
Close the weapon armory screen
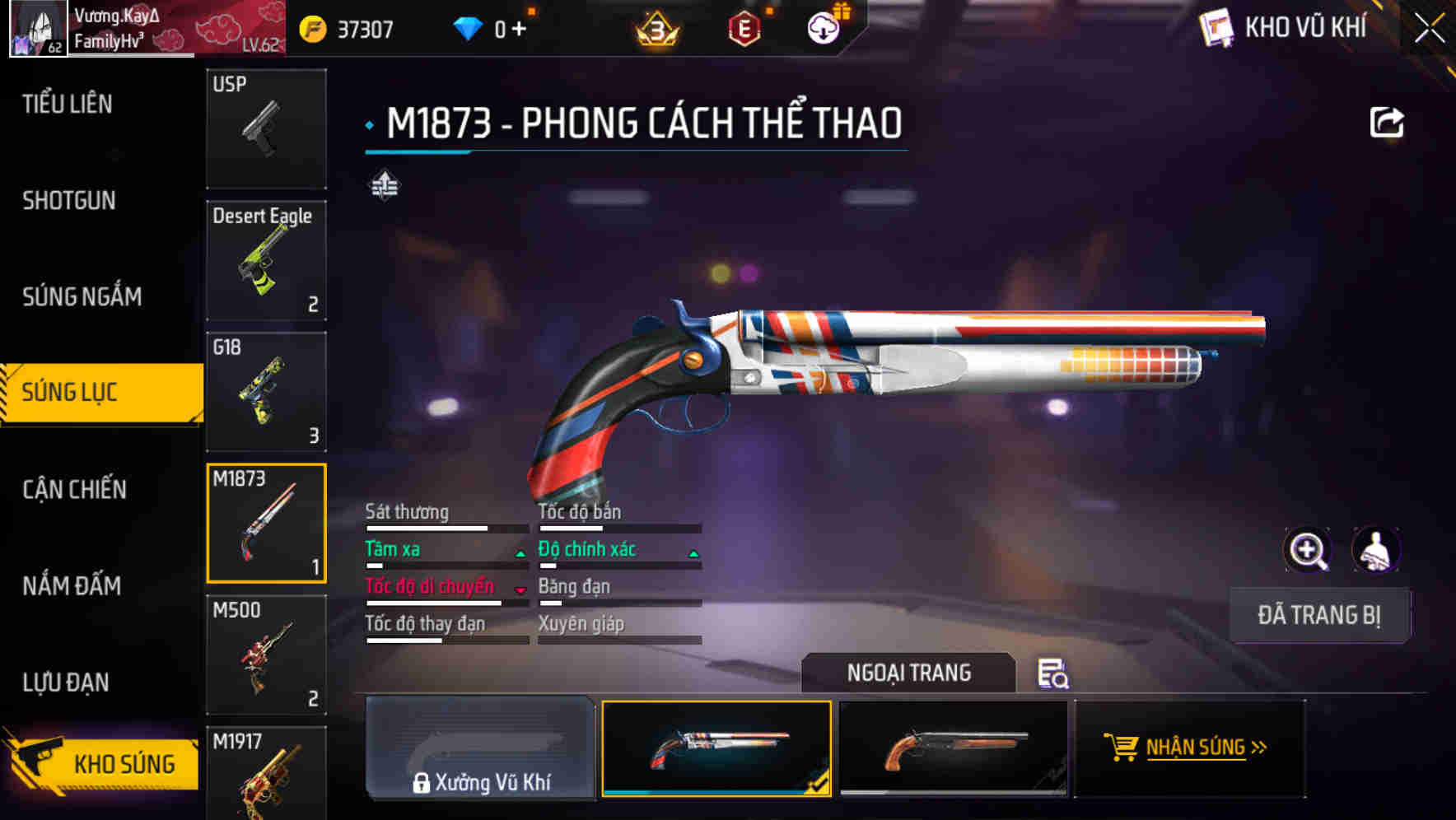pyautogui.click(x=1429, y=29)
